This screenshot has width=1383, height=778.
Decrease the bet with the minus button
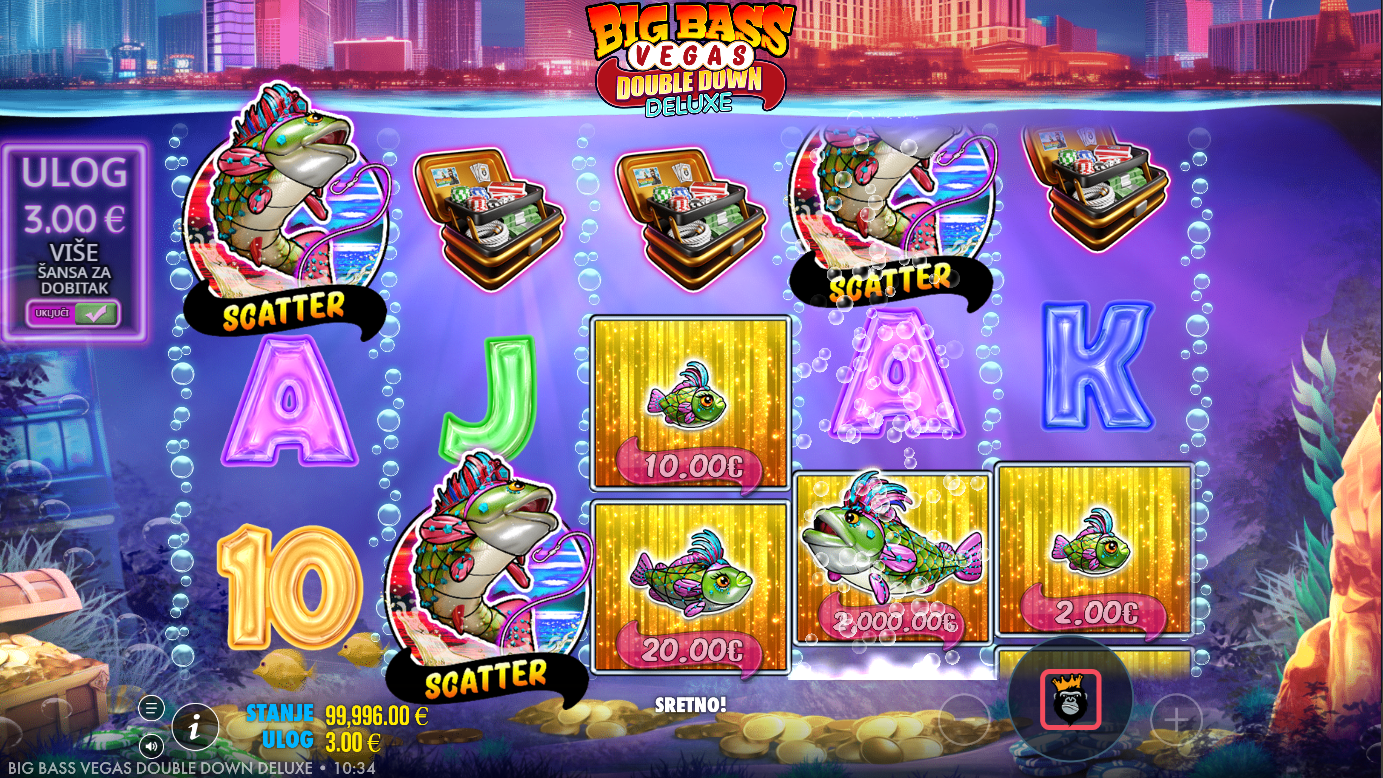click(x=965, y=718)
